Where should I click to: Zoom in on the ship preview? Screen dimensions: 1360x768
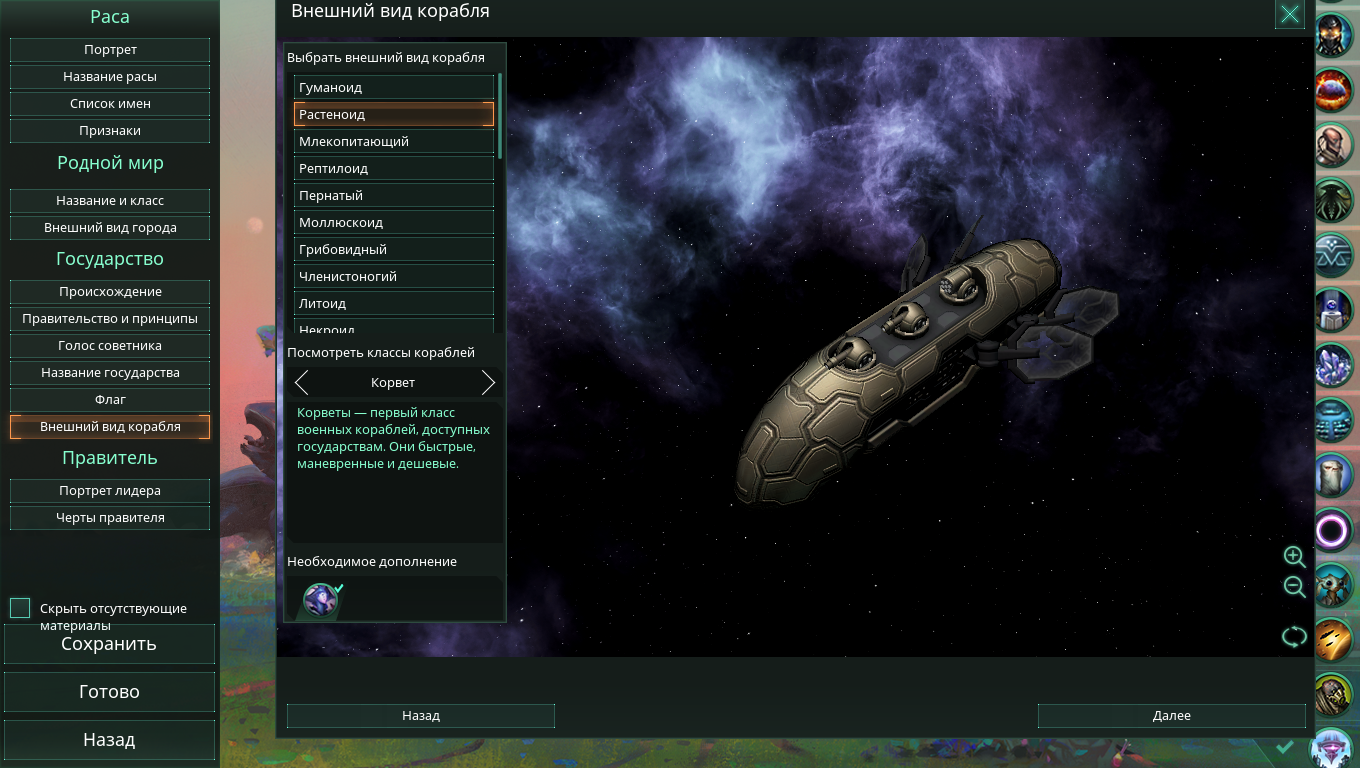point(1294,557)
